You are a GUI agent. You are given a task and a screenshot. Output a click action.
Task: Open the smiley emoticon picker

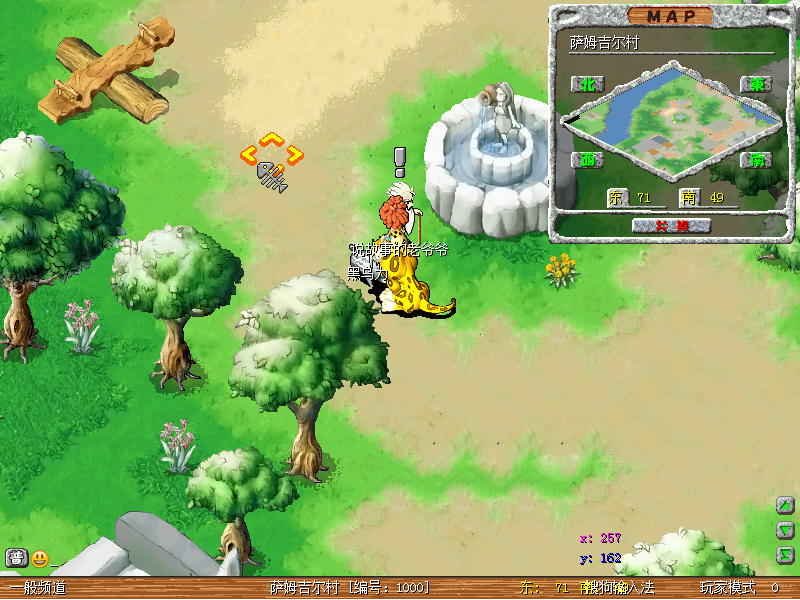click(x=40, y=558)
